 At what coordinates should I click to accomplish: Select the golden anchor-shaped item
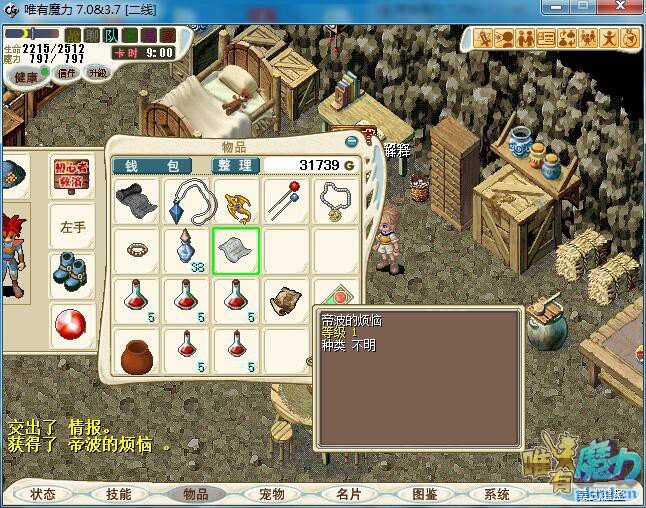[x=236, y=200]
